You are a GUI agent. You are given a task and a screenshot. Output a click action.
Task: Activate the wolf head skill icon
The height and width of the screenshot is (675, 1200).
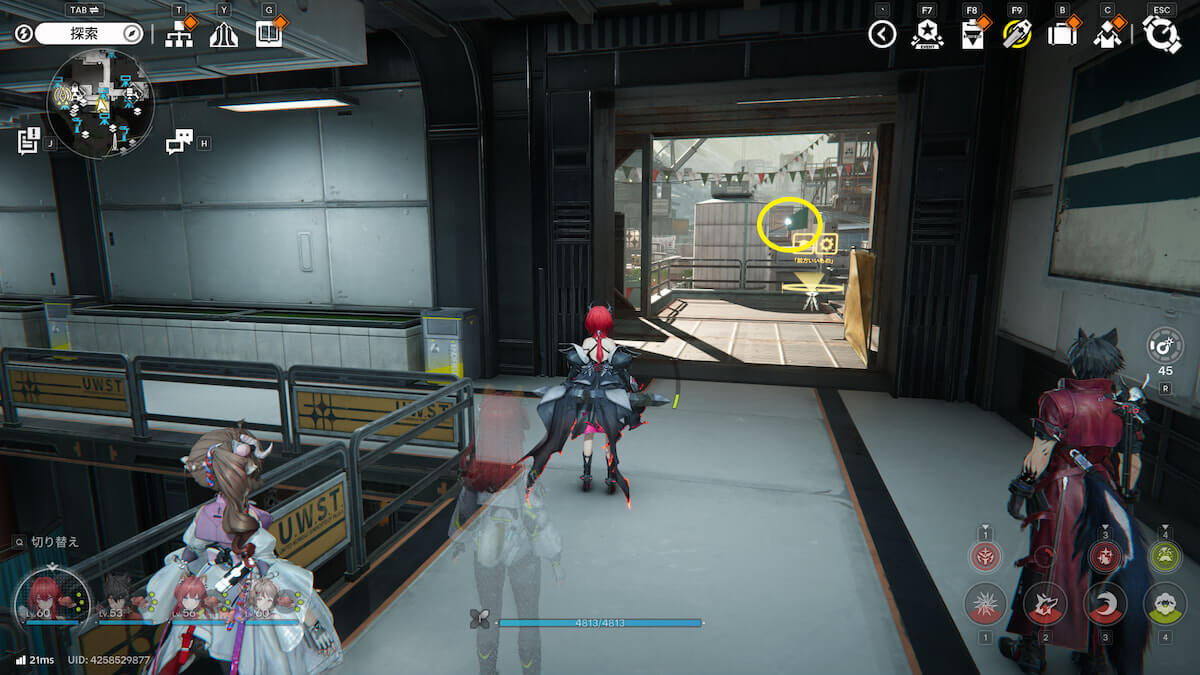pyautogui.click(x=1045, y=603)
